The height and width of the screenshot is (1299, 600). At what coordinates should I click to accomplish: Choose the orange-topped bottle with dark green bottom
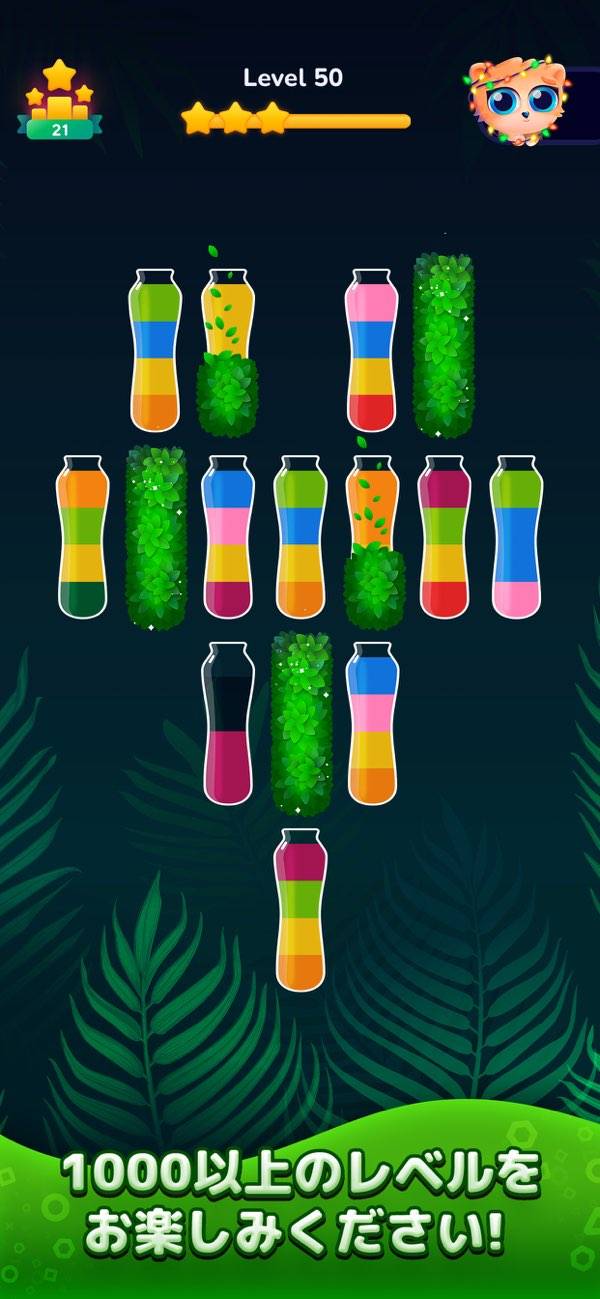(x=83, y=537)
